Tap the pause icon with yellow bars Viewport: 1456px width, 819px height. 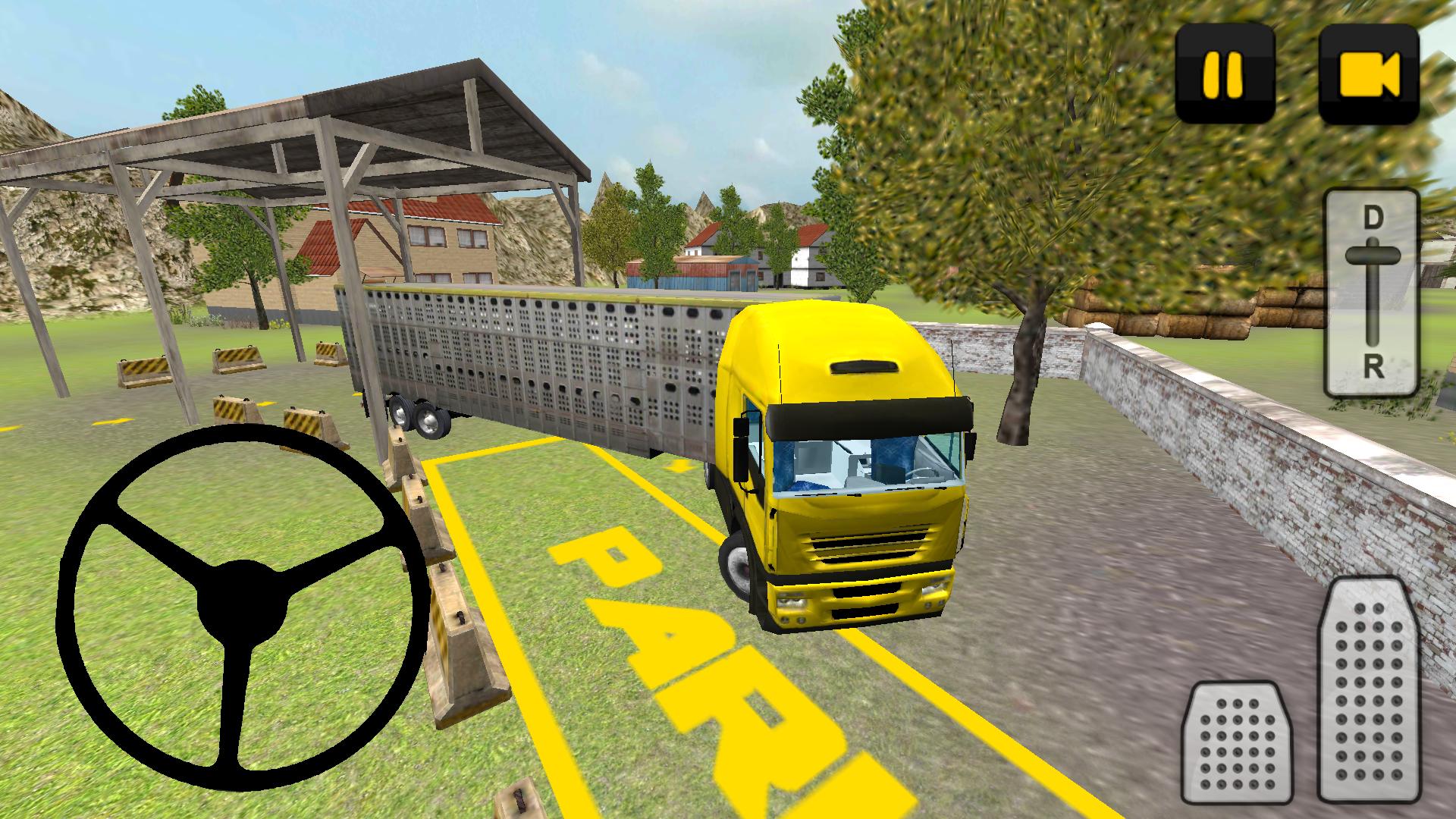coord(1223,72)
